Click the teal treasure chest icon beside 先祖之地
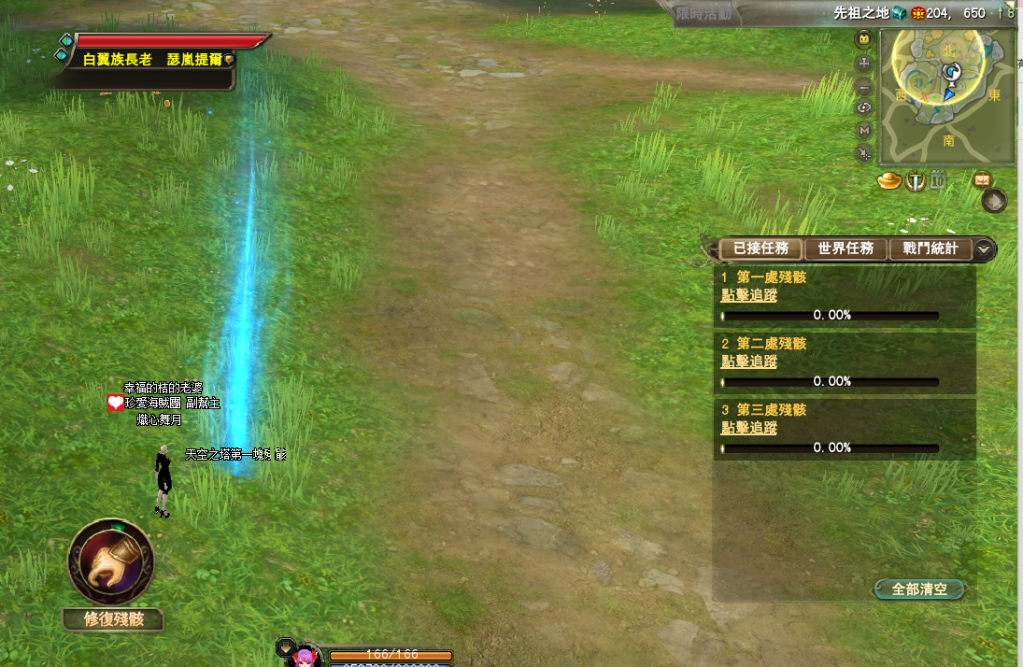Image resolution: width=1023 pixels, height=667 pixels. pos(900,13)
